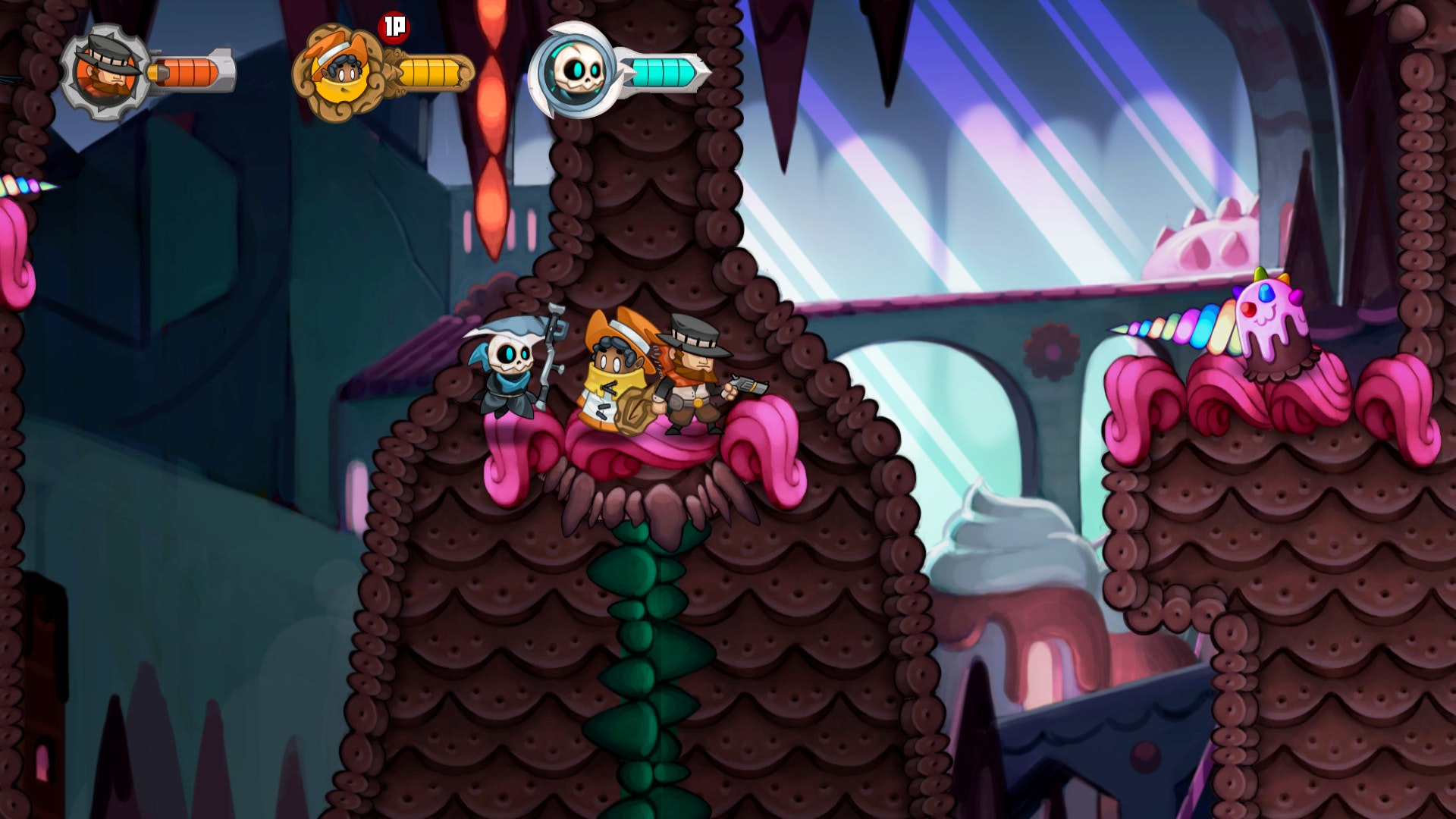Choose the skull reaper character portrait
The width and height of the screenshot is (1456, 819).
(x=573, y=71)
